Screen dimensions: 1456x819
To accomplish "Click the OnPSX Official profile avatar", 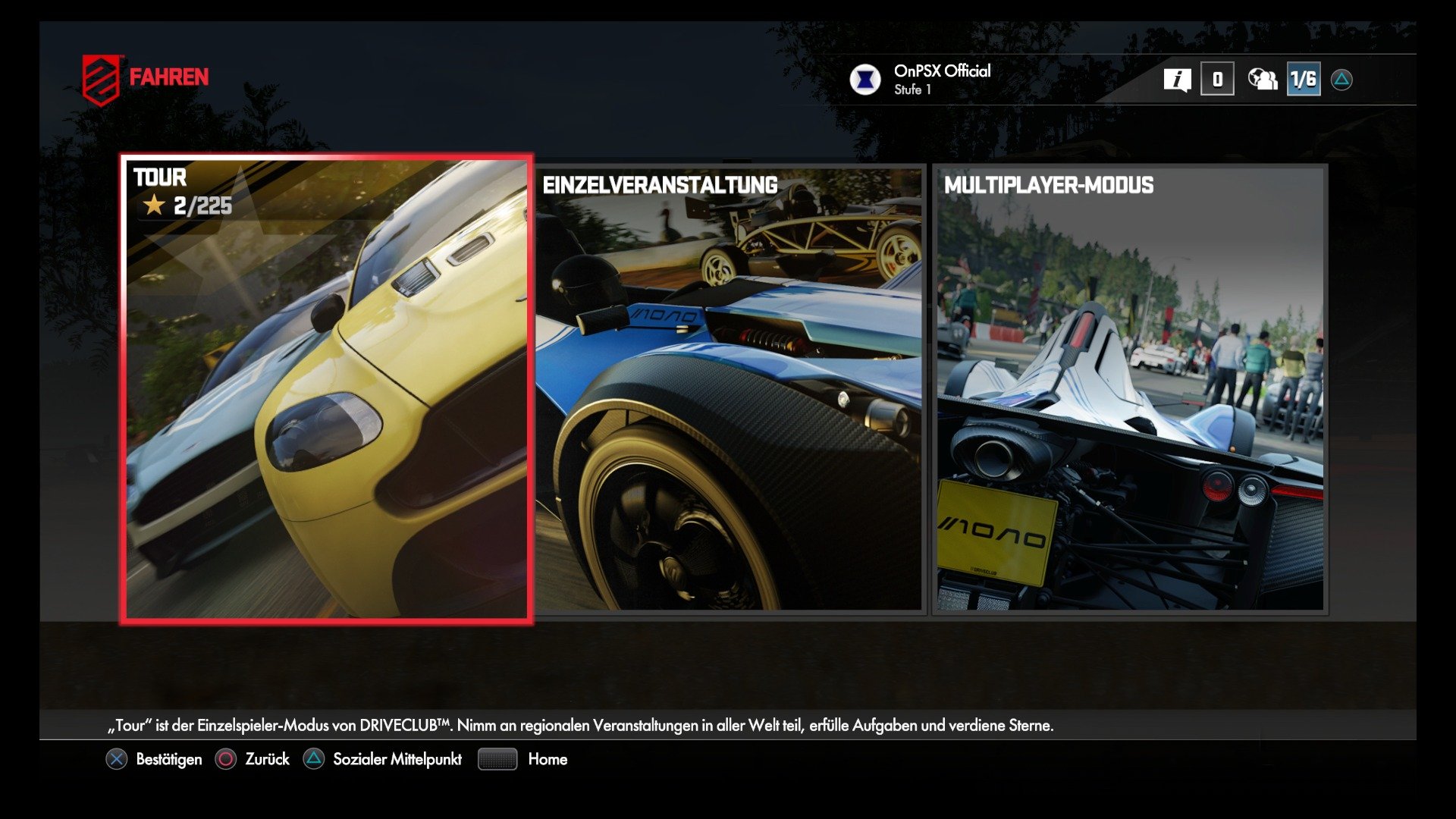I will [x=865, y=78].
